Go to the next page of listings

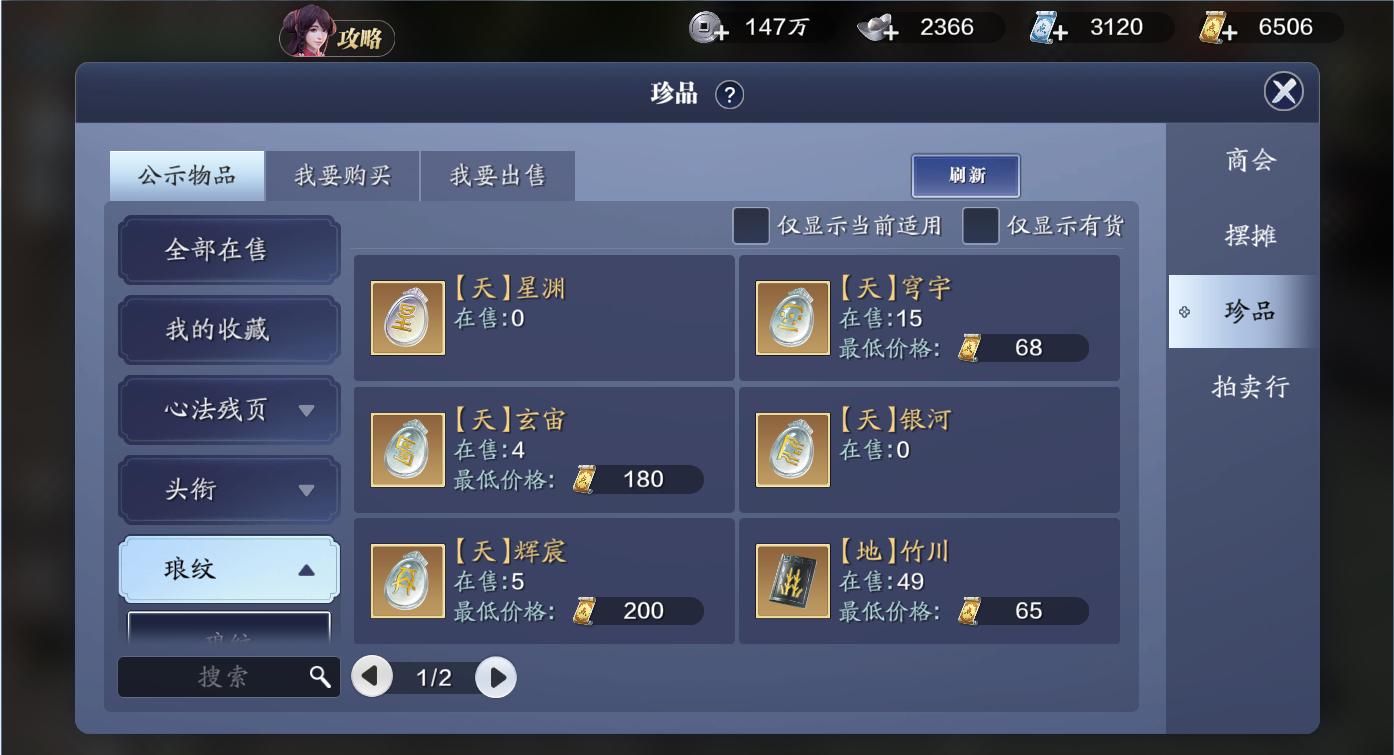click(494, 677)
